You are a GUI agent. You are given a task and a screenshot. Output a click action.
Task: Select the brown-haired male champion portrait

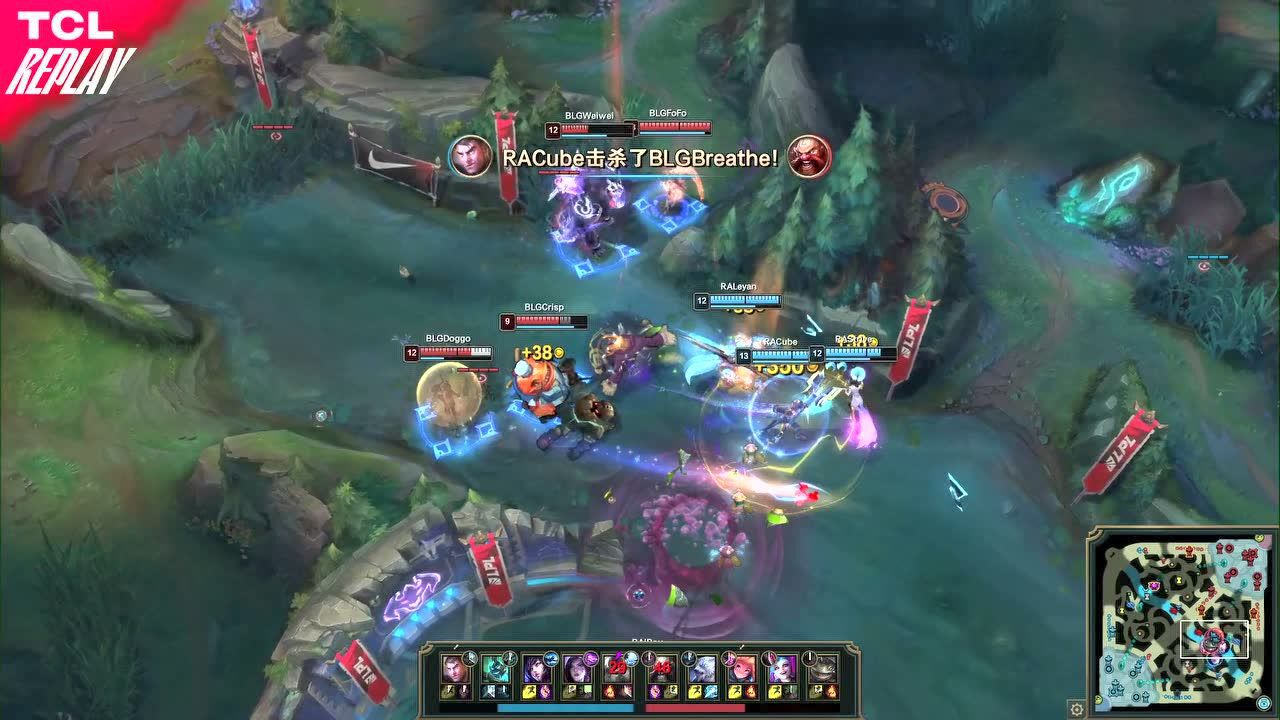tap(457, 669)
